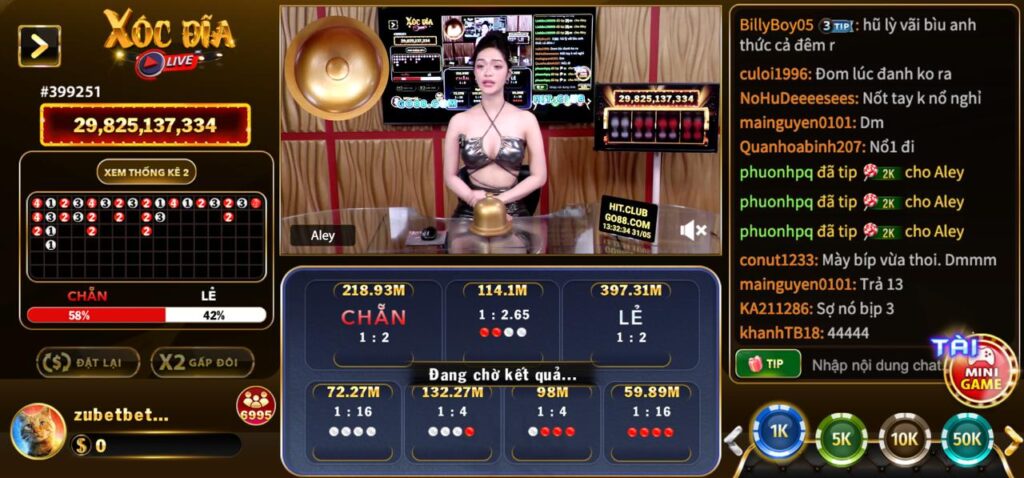Viewport: 1024px width, 478px height.
Task: Choose the 5K betting chip
Action: point(842,436)
